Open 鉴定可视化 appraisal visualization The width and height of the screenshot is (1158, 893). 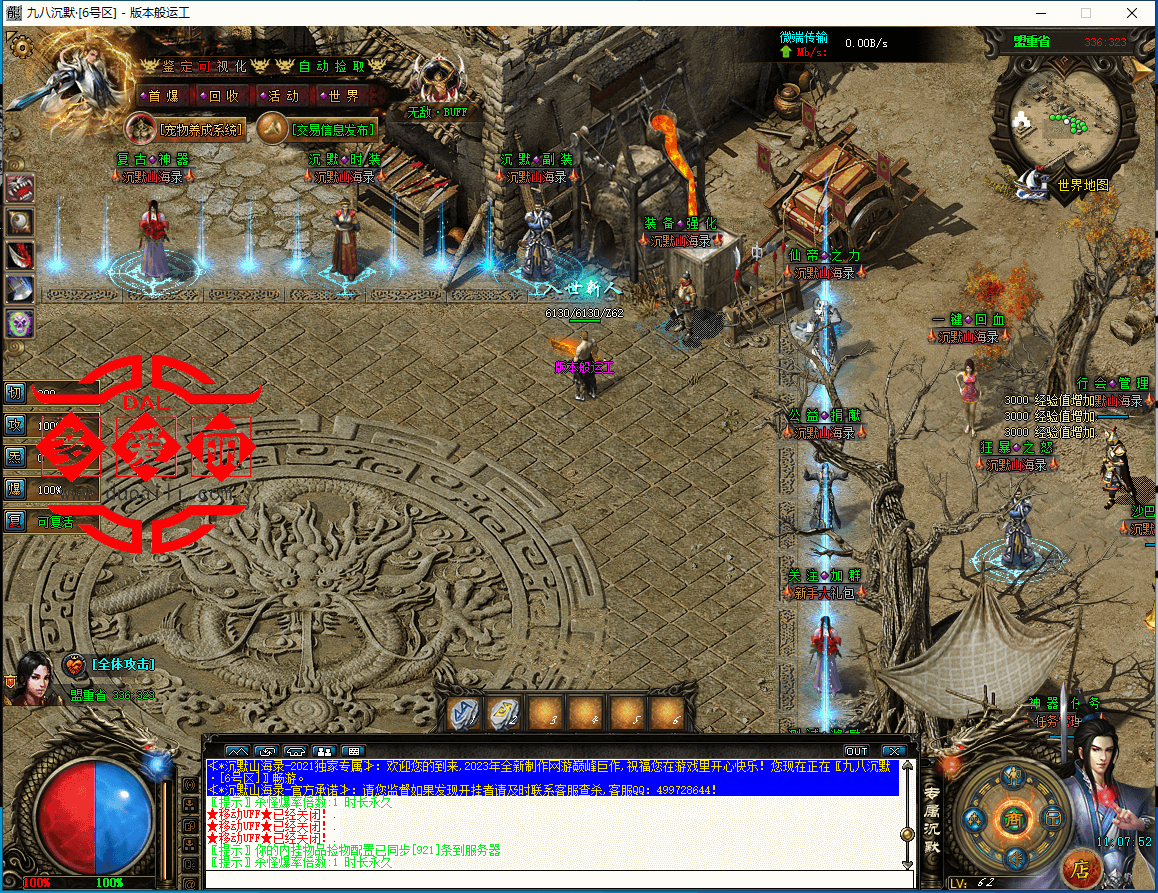pyautogui.click(x=203, y=66)
